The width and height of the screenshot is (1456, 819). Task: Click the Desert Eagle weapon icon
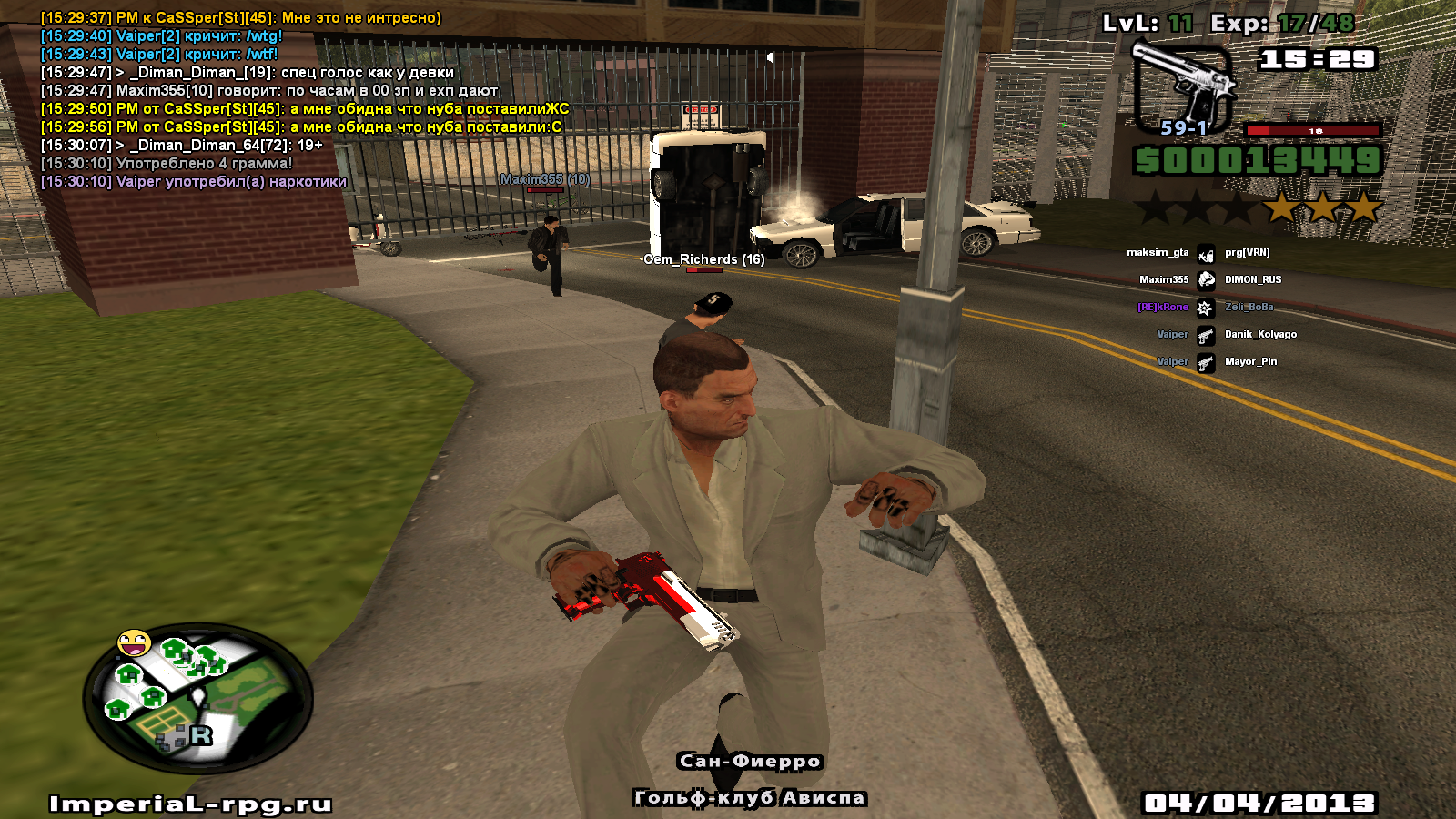pyautogui.click(x=1183, y=84)
